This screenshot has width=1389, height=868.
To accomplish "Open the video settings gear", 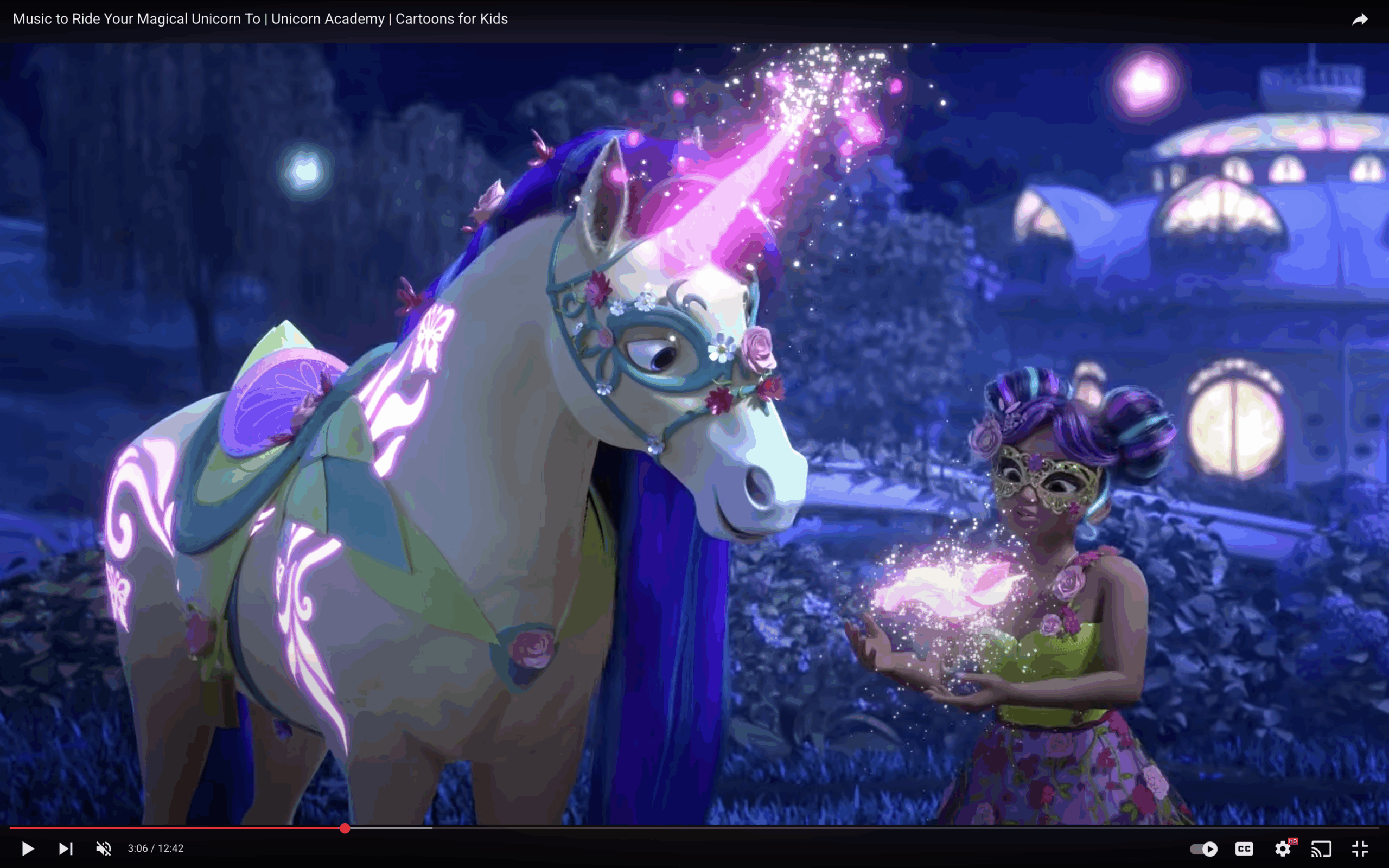I will point(1283,848).
